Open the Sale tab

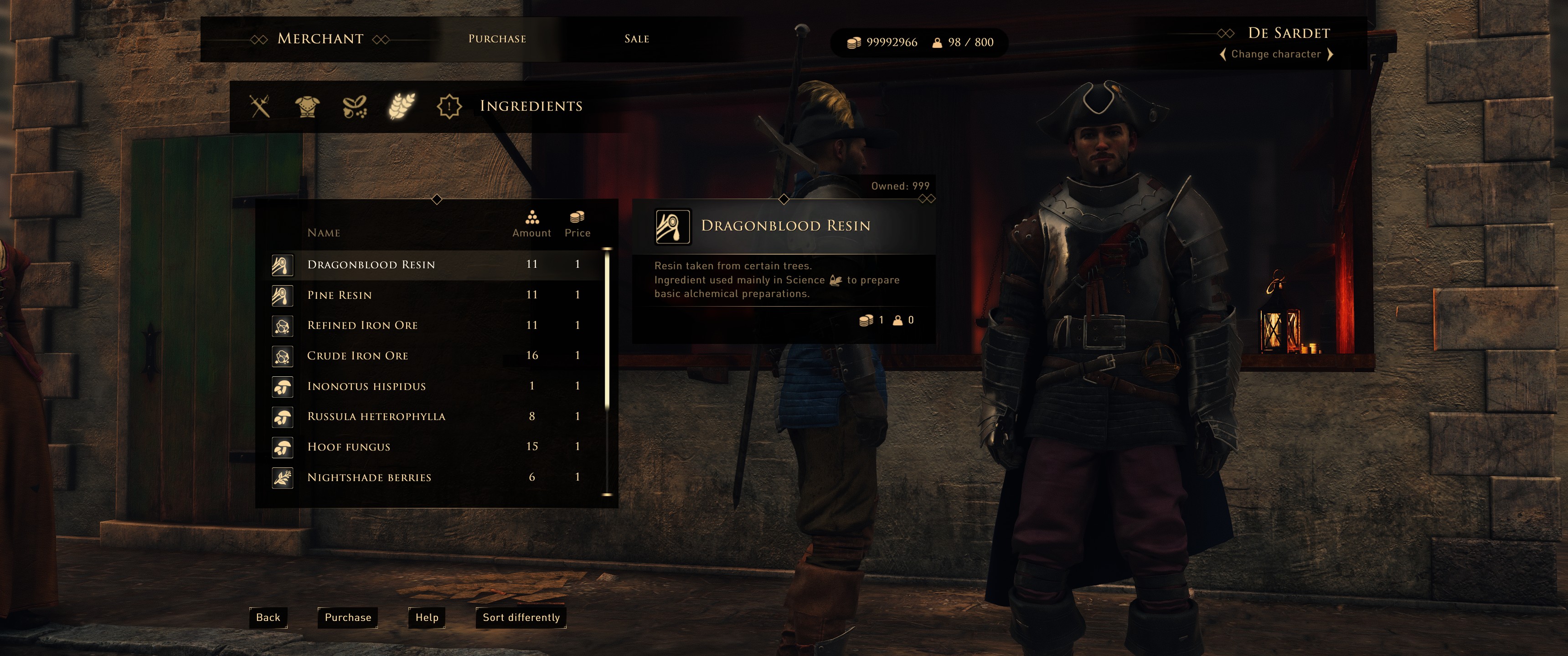636,39
